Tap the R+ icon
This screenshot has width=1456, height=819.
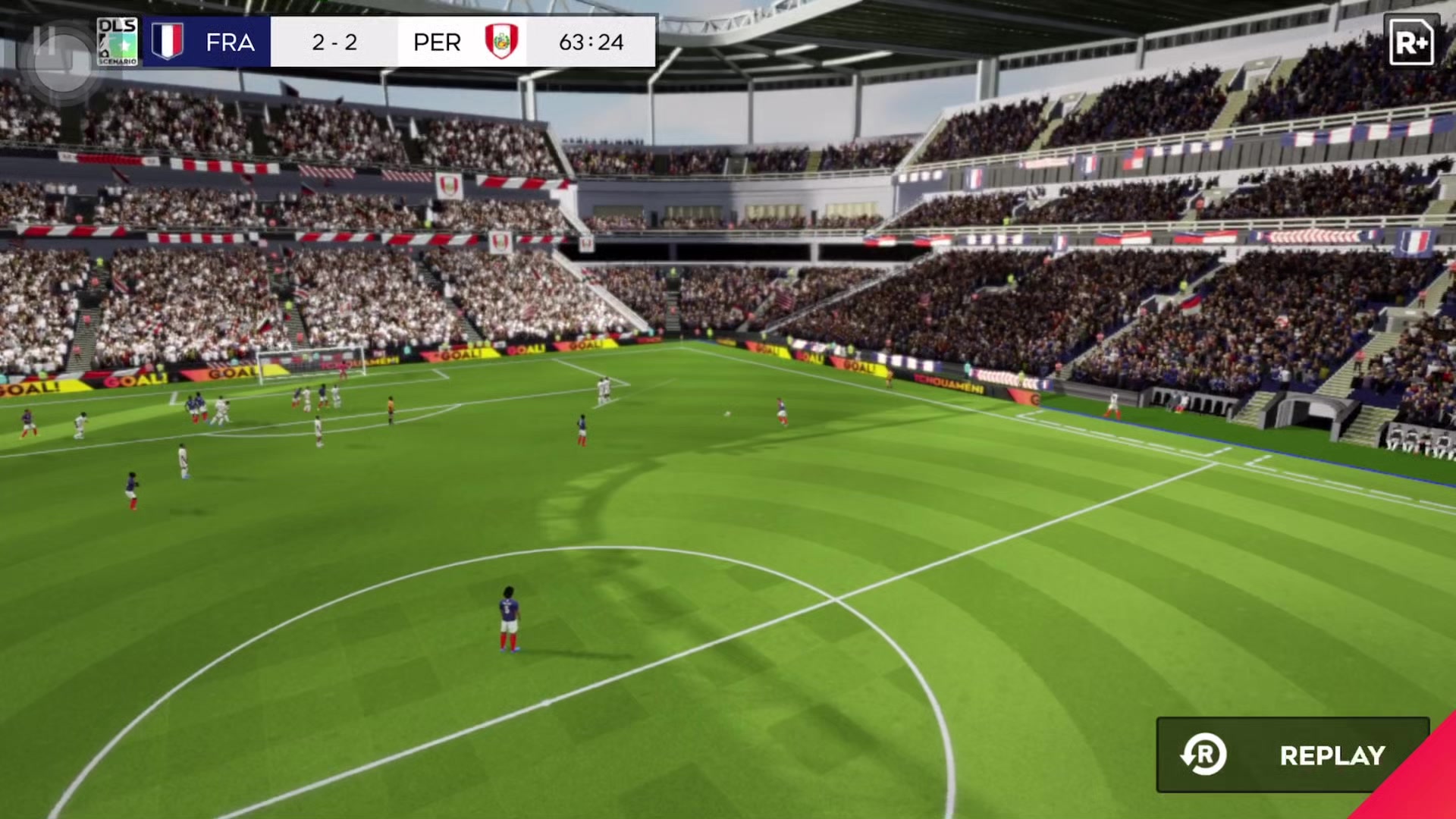1410,42
